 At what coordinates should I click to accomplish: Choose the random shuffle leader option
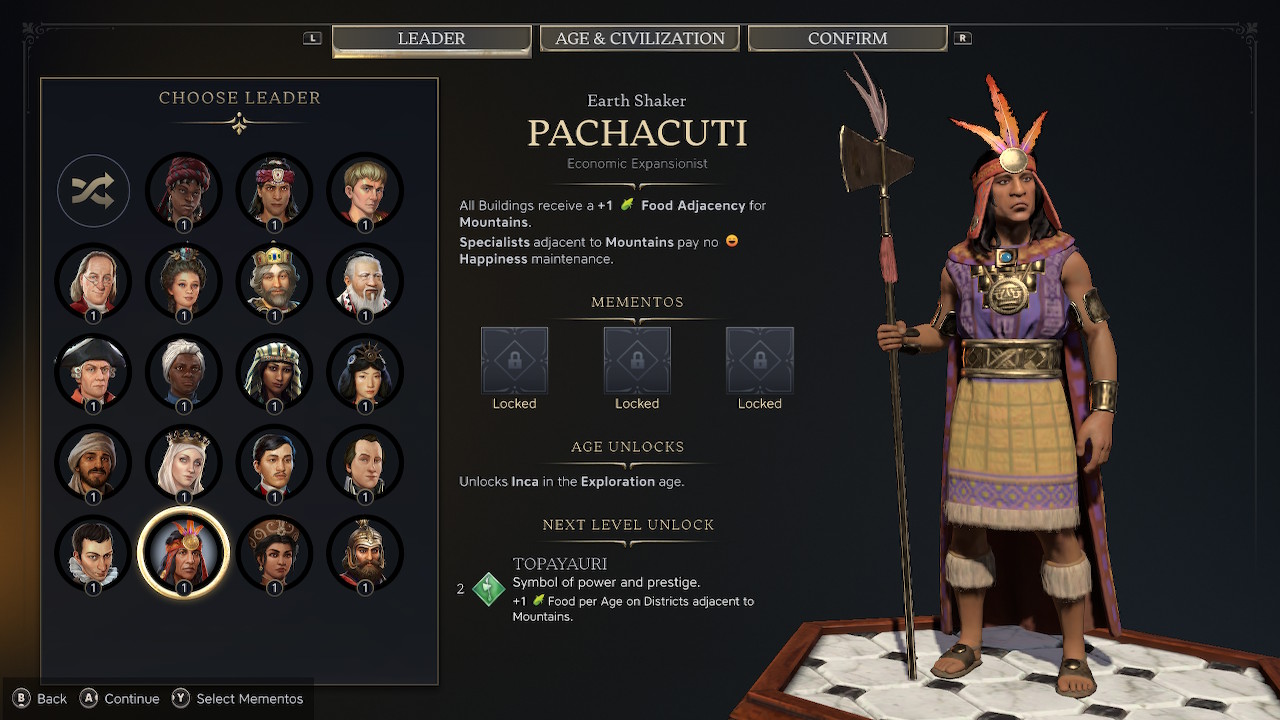93,190
